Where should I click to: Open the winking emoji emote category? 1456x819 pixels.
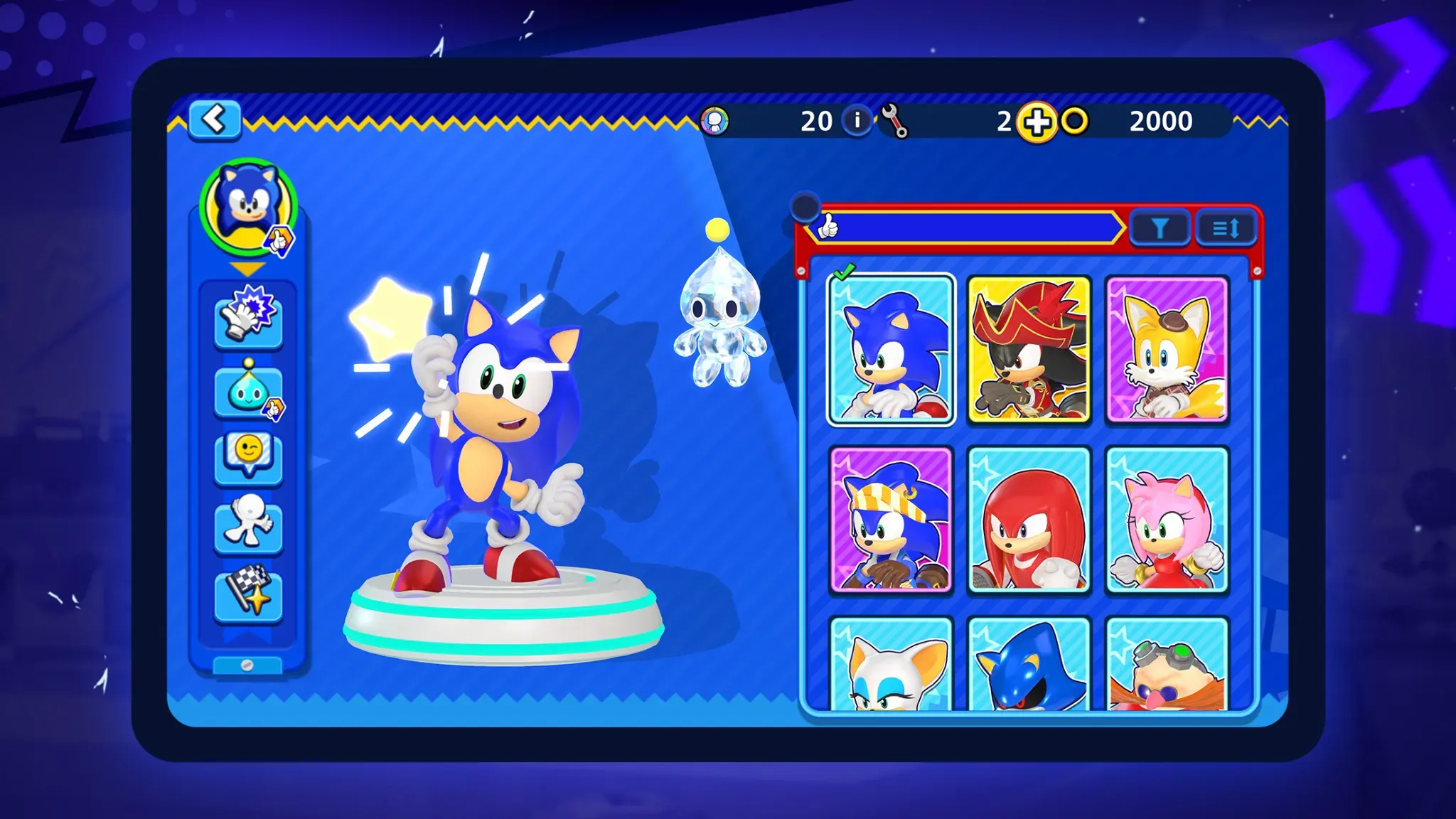coord(248,456)
